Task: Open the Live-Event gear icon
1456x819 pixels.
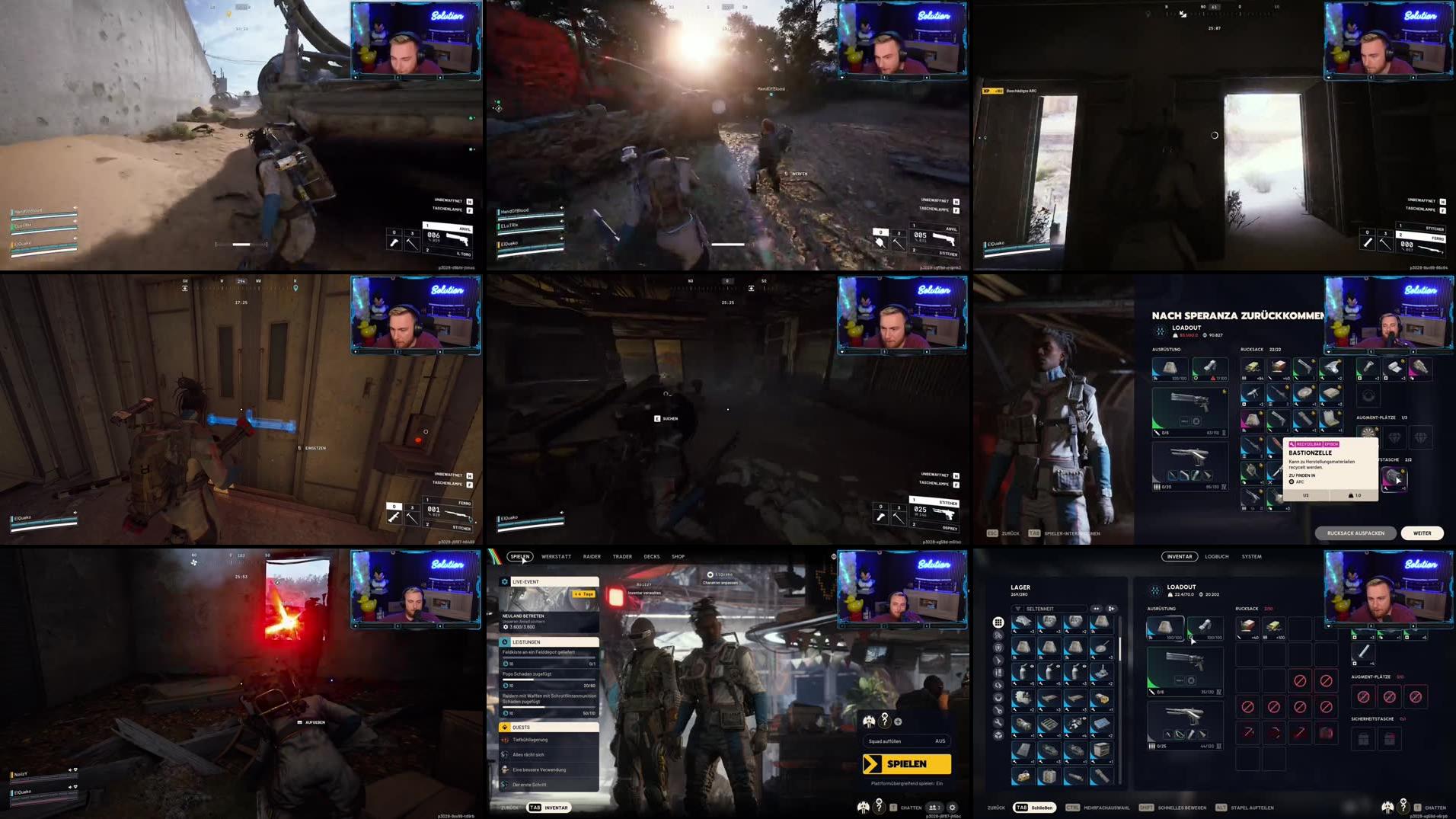Action: pos(504,581)
